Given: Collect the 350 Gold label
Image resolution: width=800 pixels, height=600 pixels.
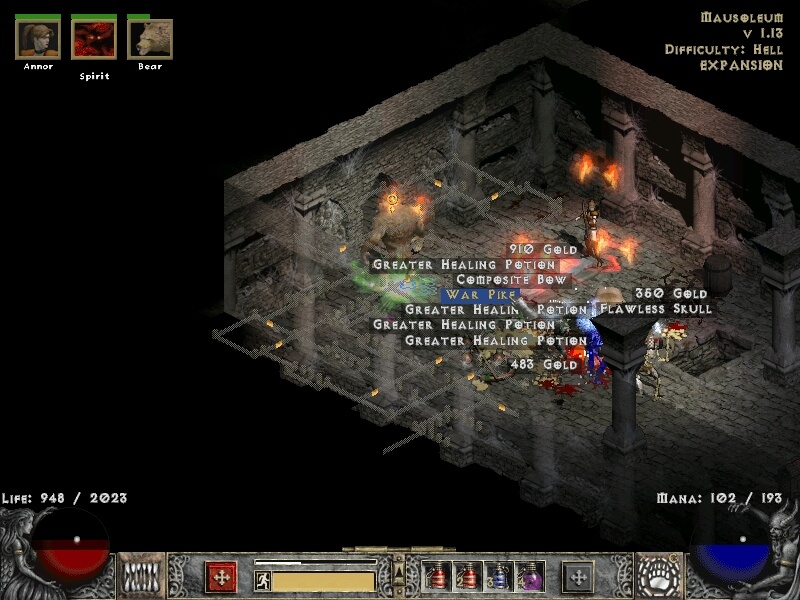Looking at the screenshot, I should [x=671, y=294].
